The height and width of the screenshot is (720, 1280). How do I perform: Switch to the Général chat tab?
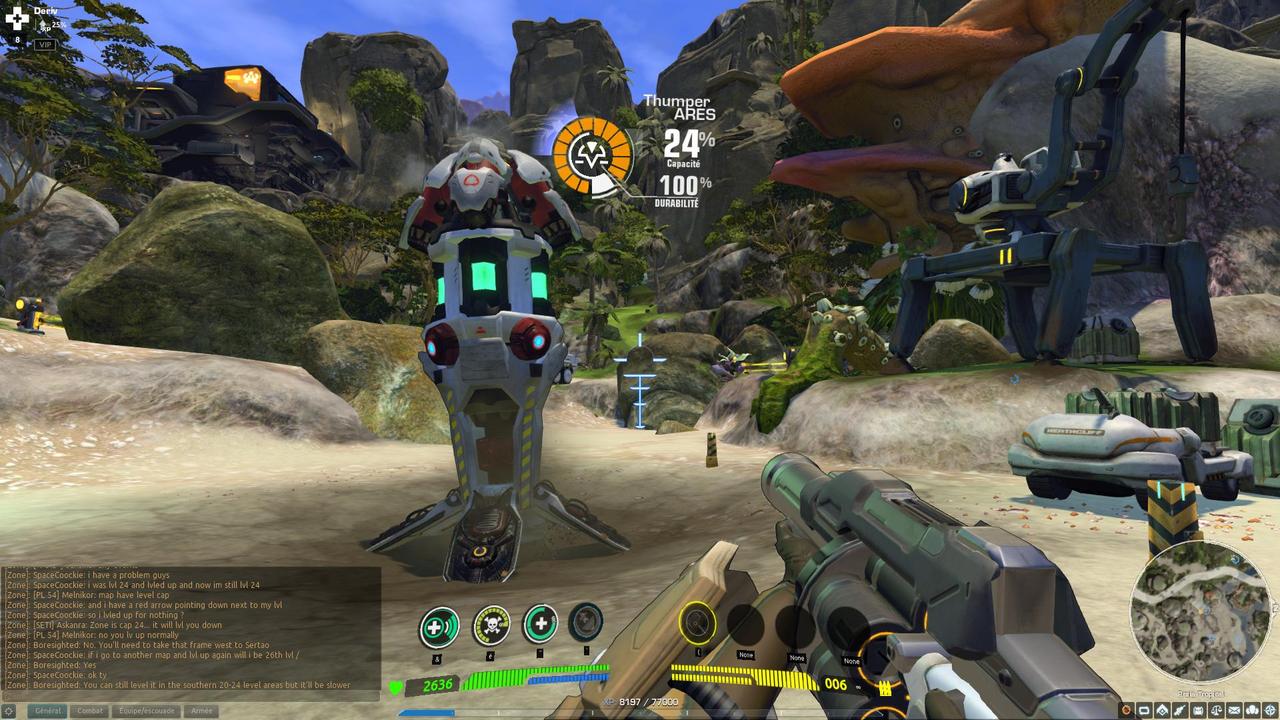pos(48,711)
